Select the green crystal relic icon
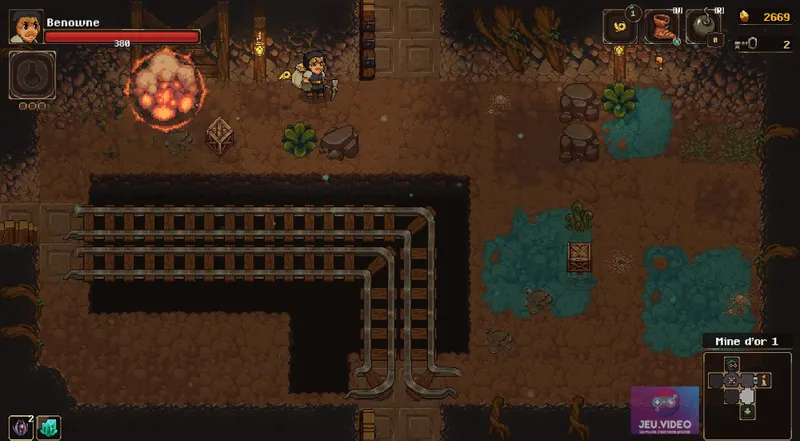This screenshot has width=800, height=441. (48, 427)
